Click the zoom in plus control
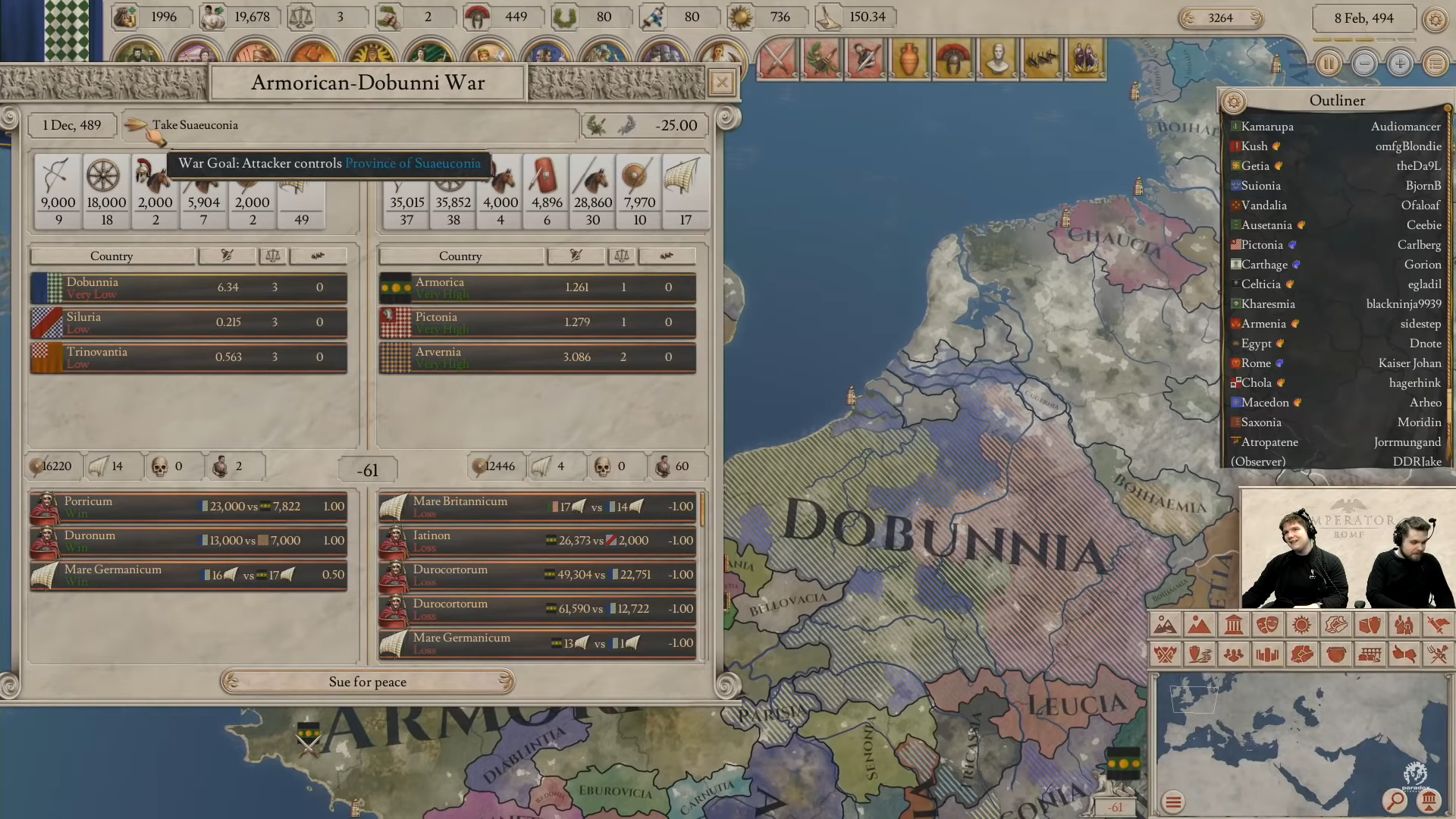This screenshot has width=1456, height=819. coord(1400,64)
